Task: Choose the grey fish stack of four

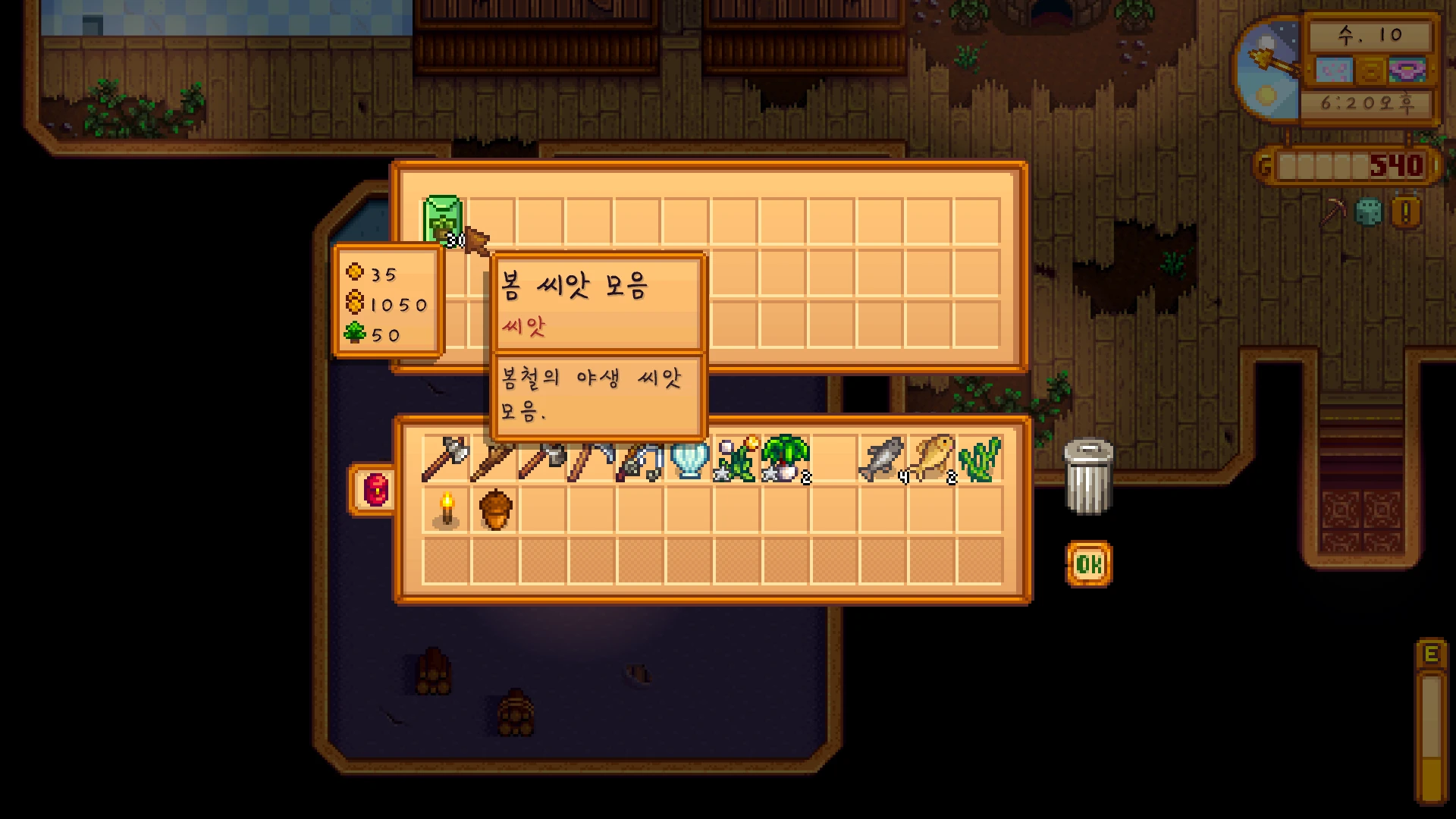Action: coord(882,460)
